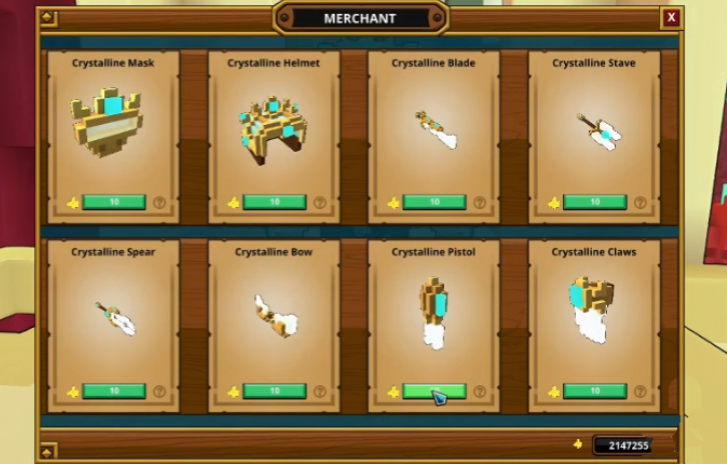
Task: Click the highlighted Crystalline Pistol buy button
Action: coord(434,391)
